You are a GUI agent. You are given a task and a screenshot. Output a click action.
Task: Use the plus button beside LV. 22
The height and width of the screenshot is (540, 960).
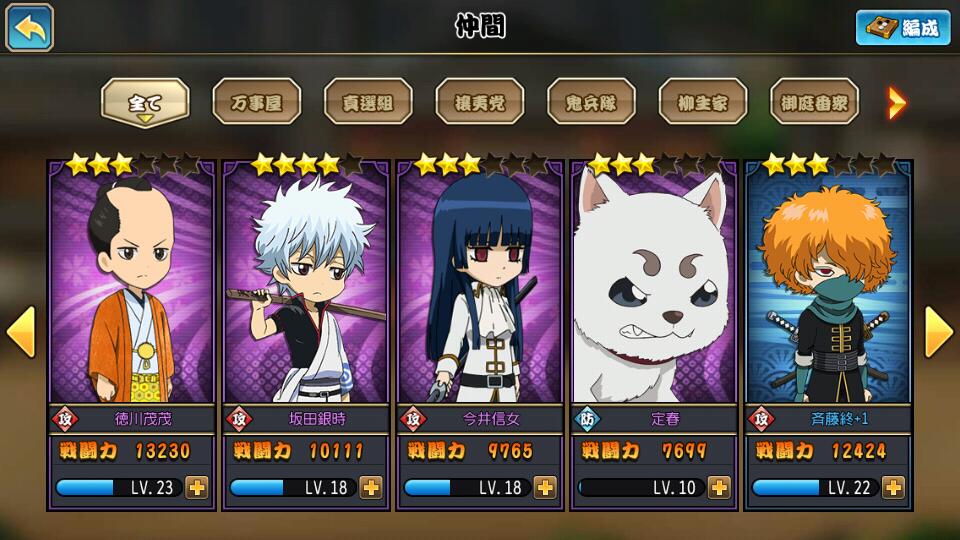(x=893, y=488)
